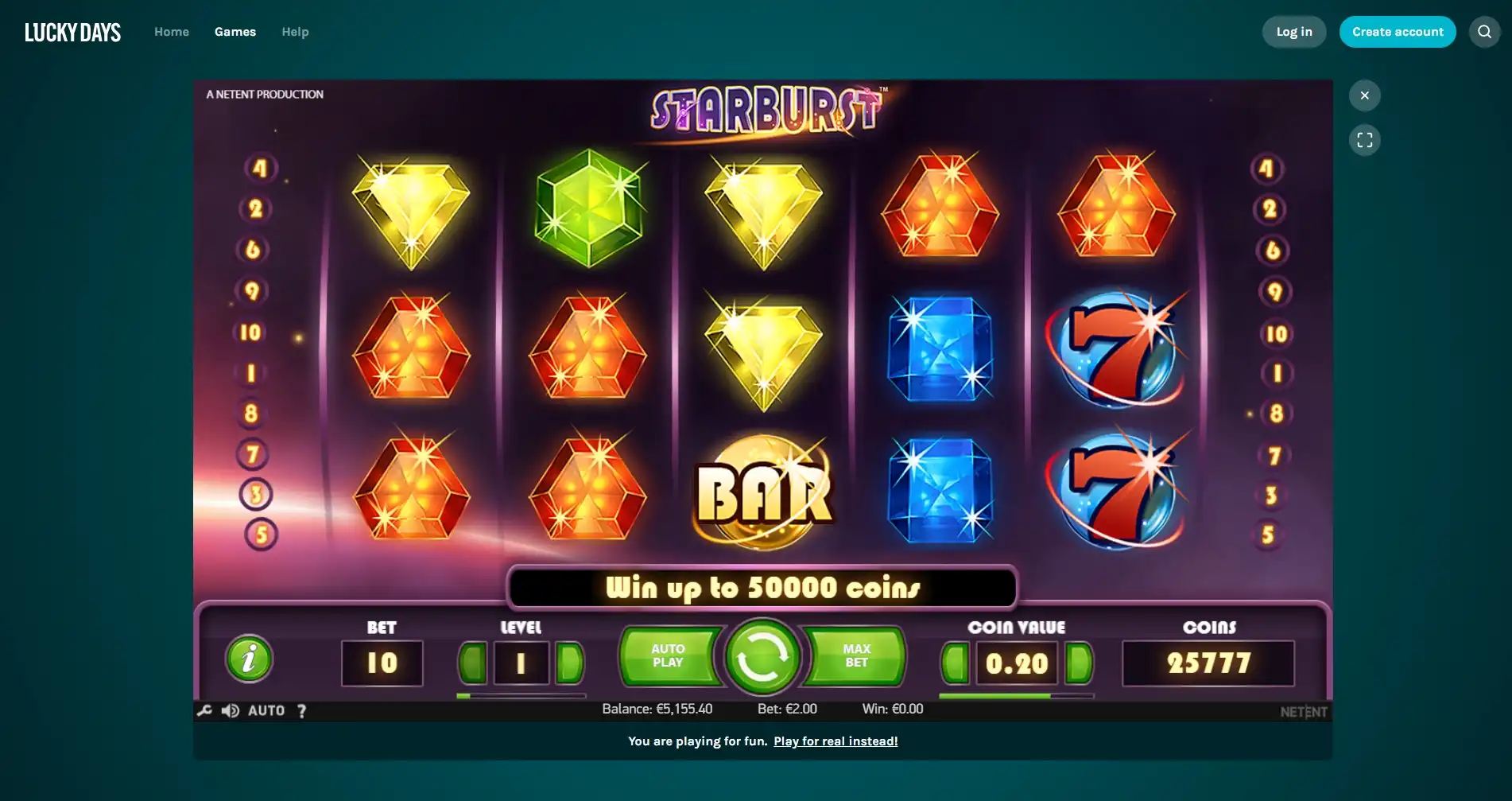1512x801 pixels.
Task: Toggle AUTO mode in the bottom bar
Action: click(x=269, y=710)
